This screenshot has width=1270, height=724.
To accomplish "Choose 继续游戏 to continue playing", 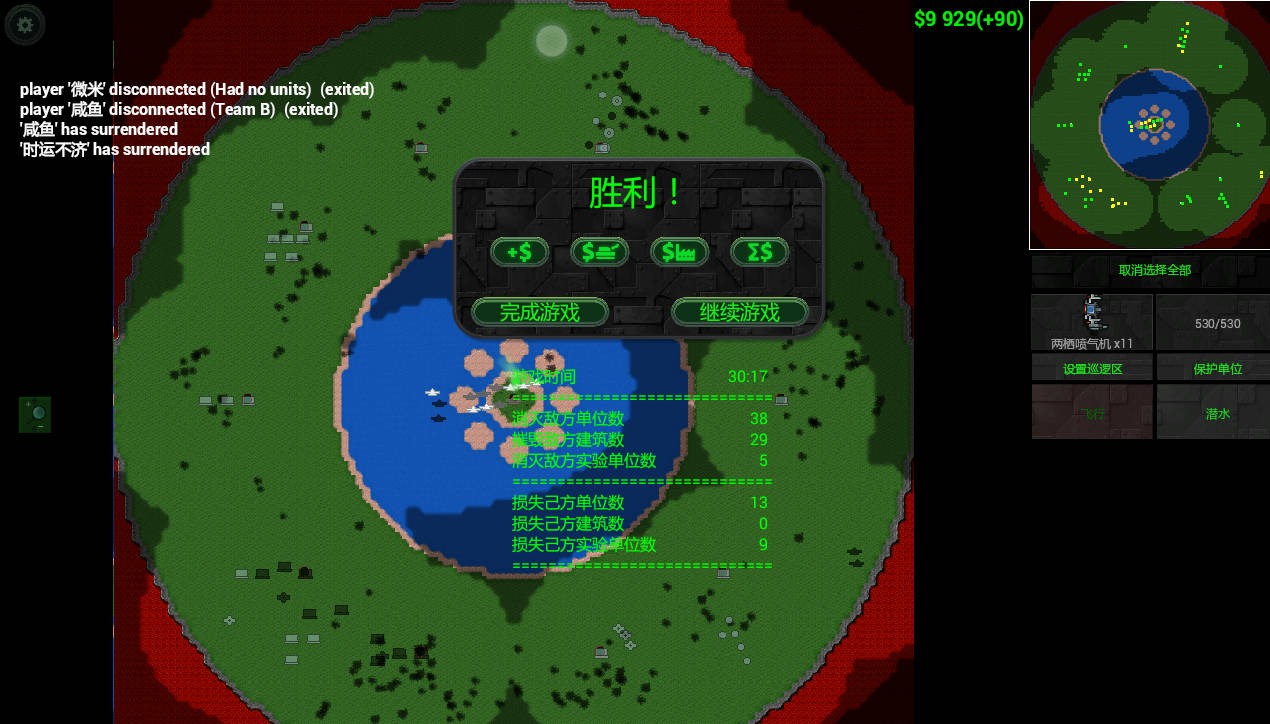I will coord(740,312).
